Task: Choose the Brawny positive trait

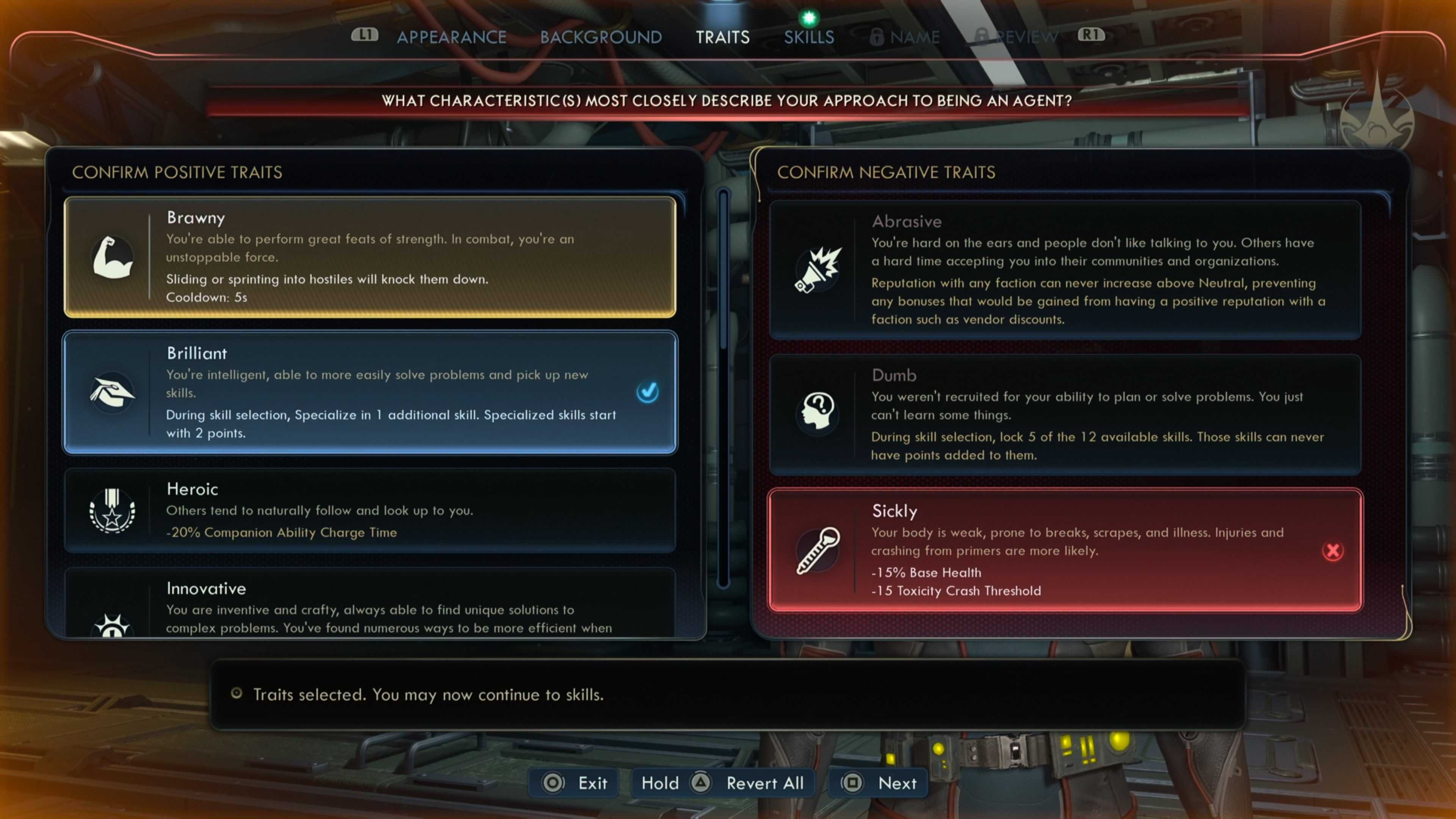Action: [x=370, y=257]
